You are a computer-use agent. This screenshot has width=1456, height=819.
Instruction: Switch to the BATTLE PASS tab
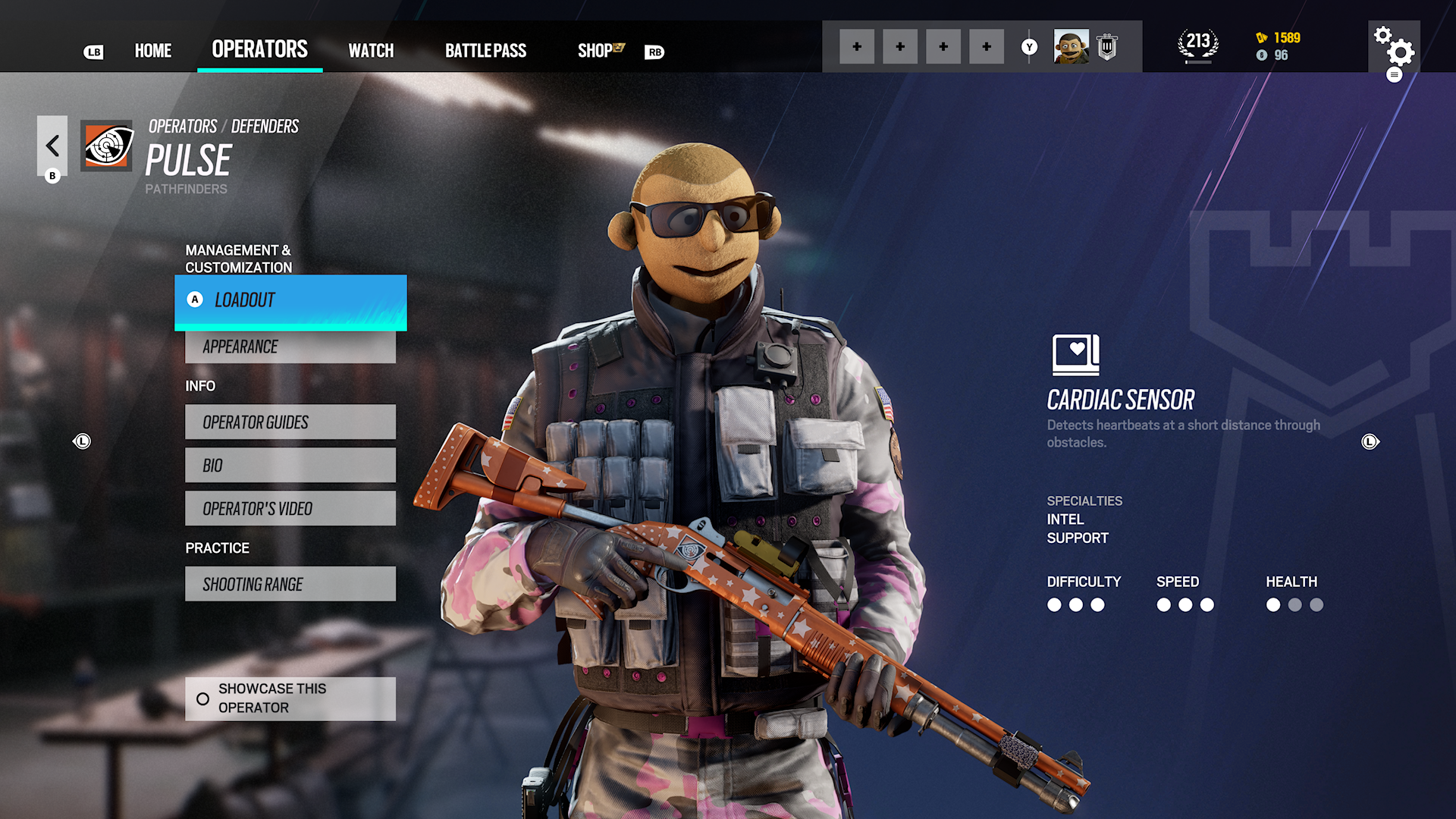485,51
